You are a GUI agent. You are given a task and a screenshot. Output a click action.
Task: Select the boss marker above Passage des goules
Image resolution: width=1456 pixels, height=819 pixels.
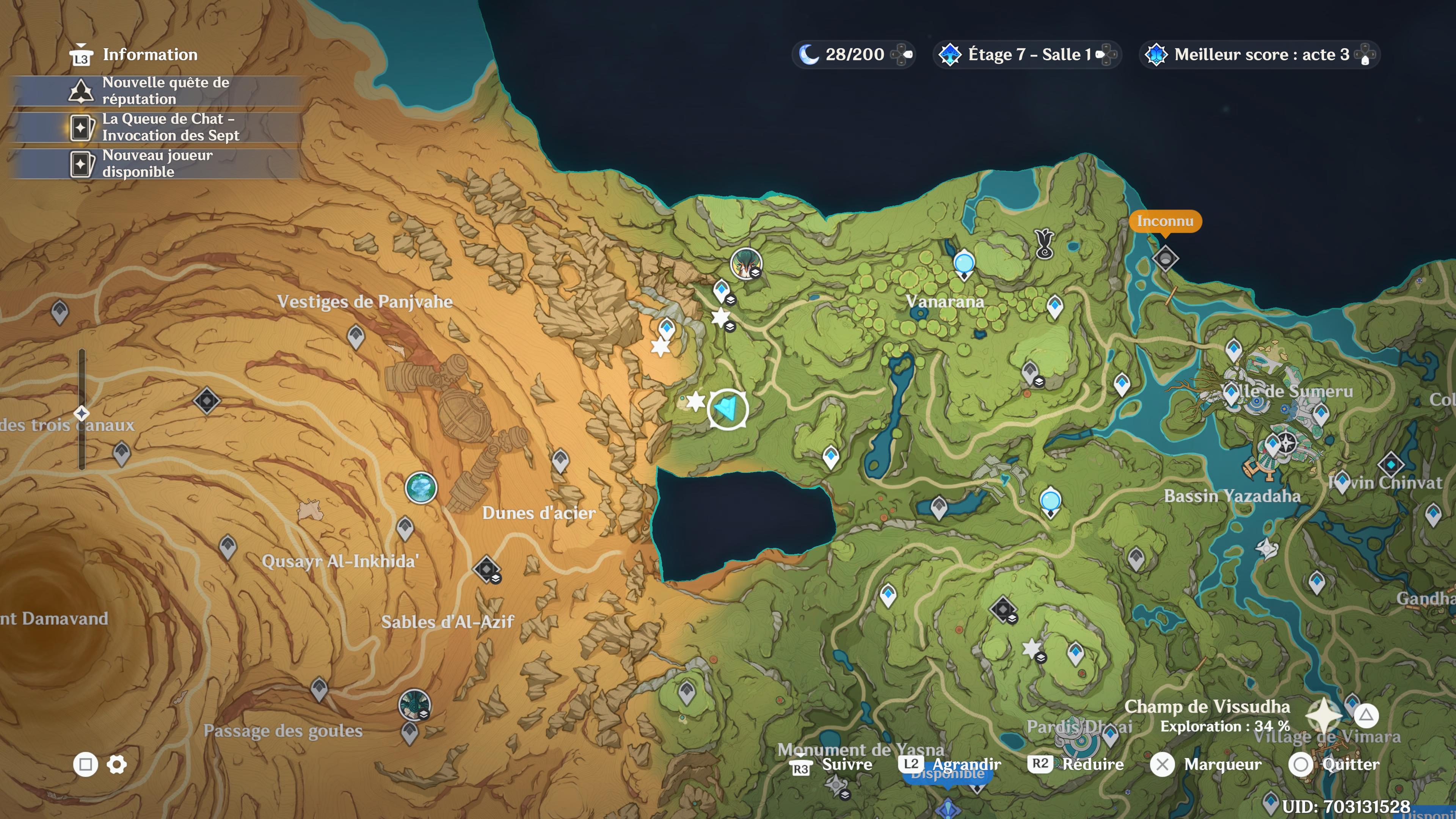pyautogui.click(x=414, y=704)
